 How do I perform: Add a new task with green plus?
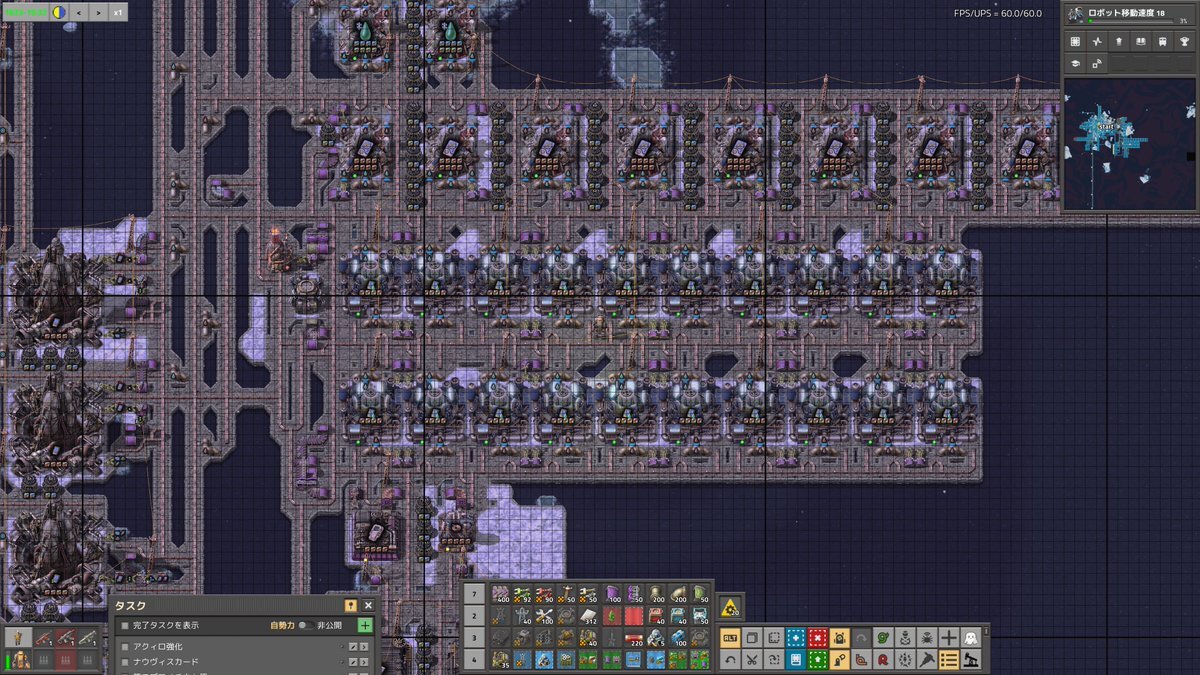(x=364, y=625)
